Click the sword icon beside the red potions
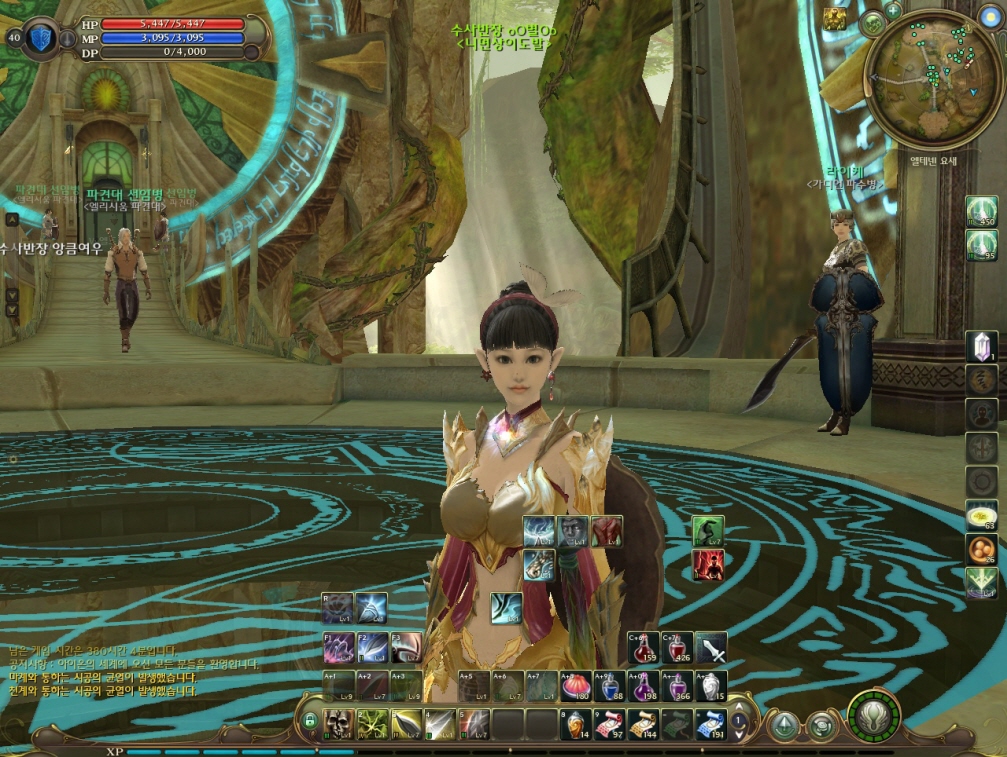The image size is (1007, 757). pos(711,648)
